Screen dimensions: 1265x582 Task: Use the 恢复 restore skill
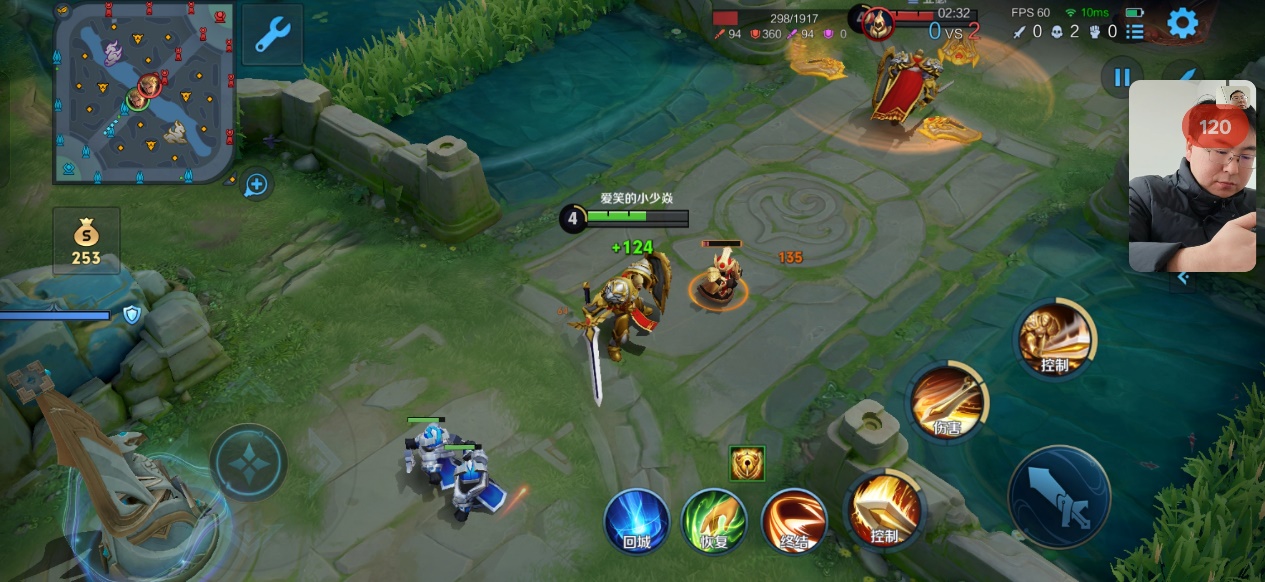pyautogui.click(x=714, y=521)
